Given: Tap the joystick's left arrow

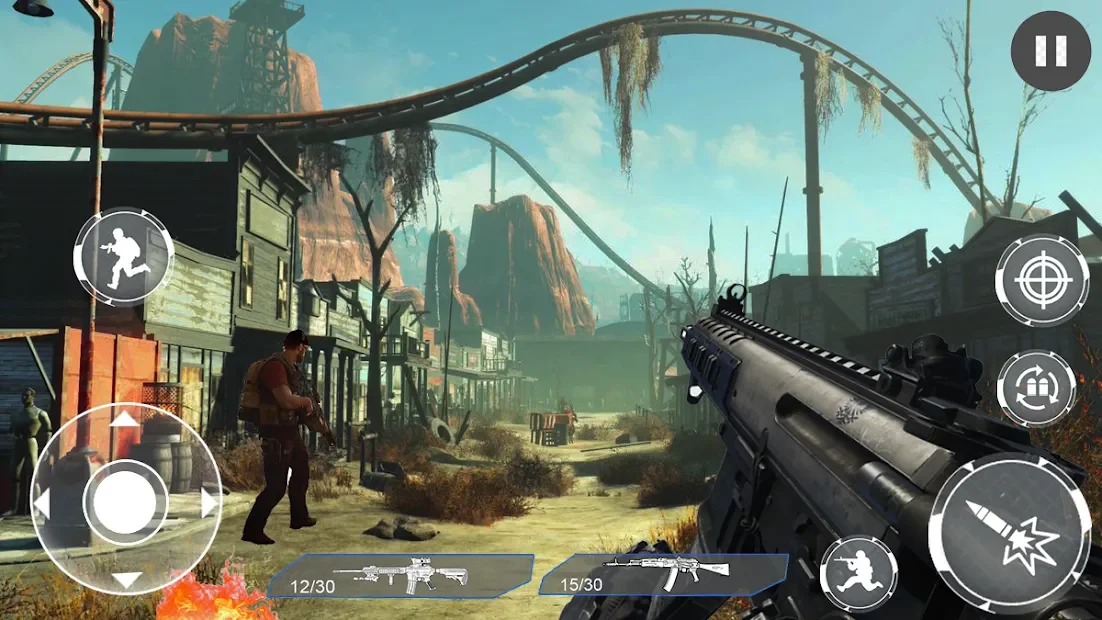Looking at the screenshot, I should 42,502.
